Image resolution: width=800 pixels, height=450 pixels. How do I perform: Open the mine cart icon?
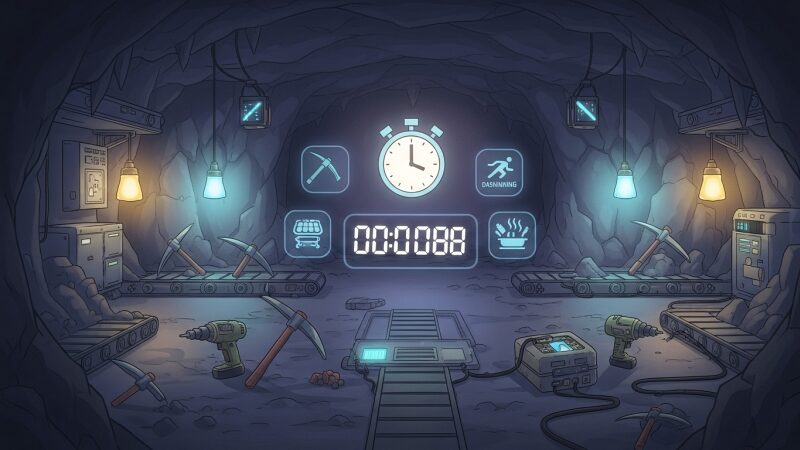[307, 234]
